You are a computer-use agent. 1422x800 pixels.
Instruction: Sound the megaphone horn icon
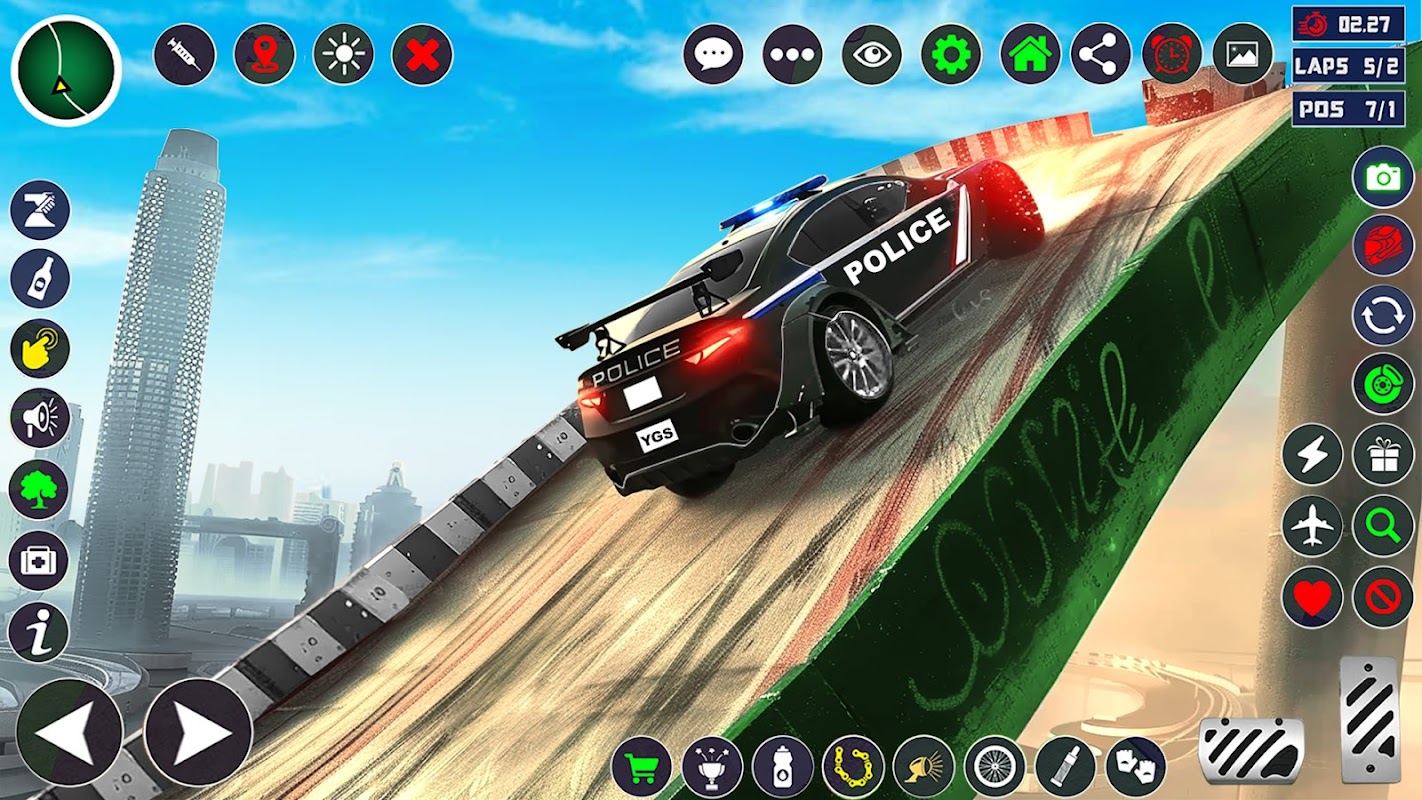coord(39,418)
